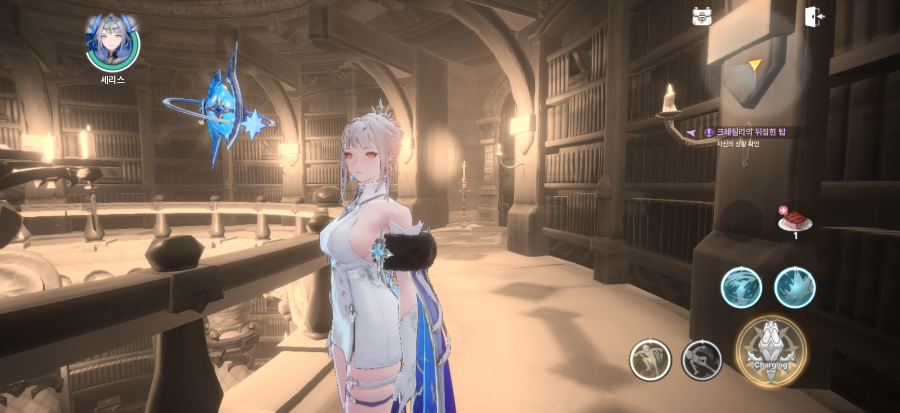This screenshot has height=413, width=900.
Task: Select the Seris character portrait
Action: (112, 40)
